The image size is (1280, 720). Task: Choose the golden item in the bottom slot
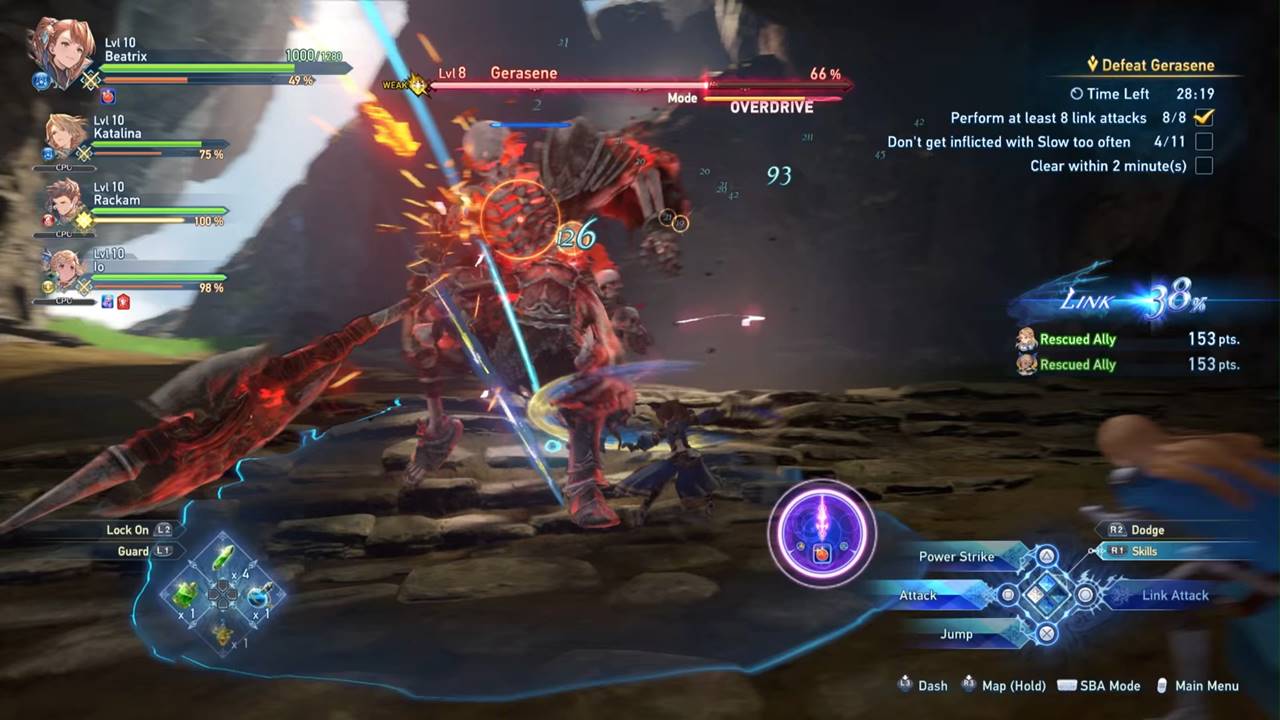tap(222, 633)
